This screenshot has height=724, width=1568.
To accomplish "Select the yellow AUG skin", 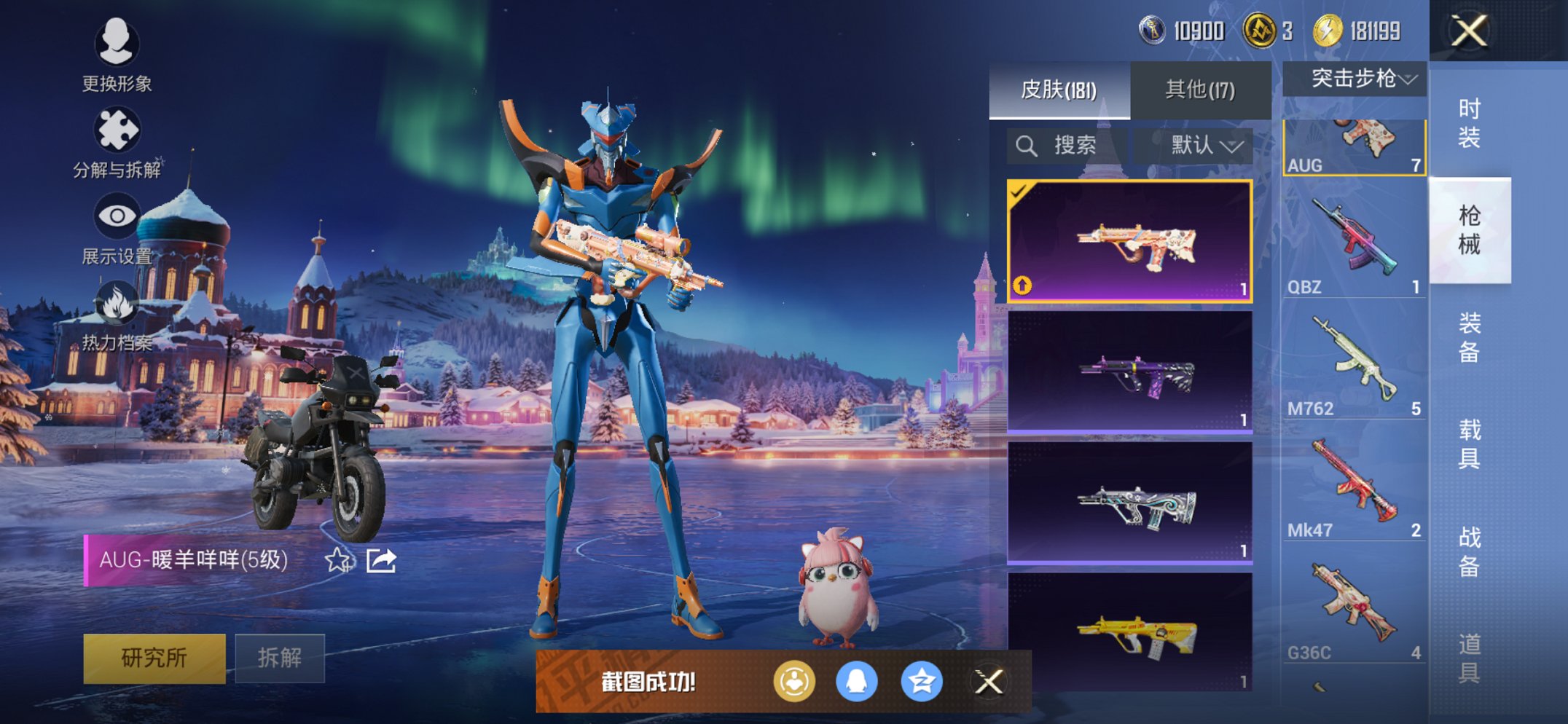I will (1130, 632).
